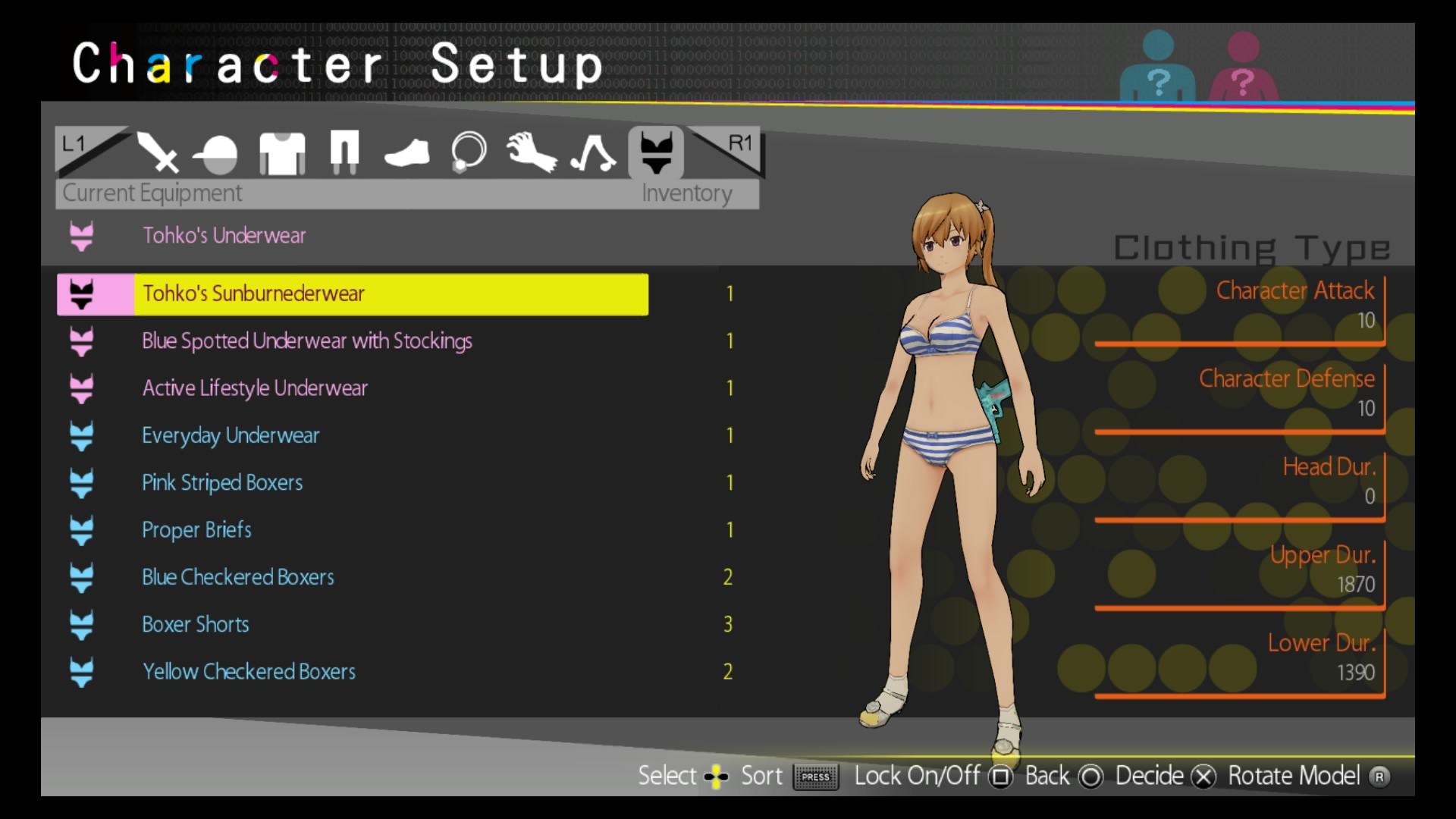The height and width of the screenshot is (819, 1456).
Task: Select the Boxer Shorts item
Action: click(x=196, y=624)
